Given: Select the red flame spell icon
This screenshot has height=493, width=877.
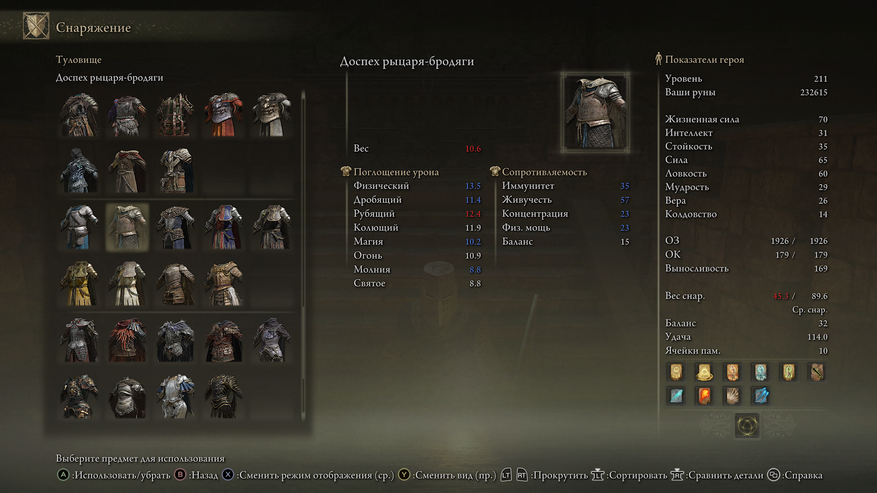Looking at the screenshot, I should click(704, 396).
